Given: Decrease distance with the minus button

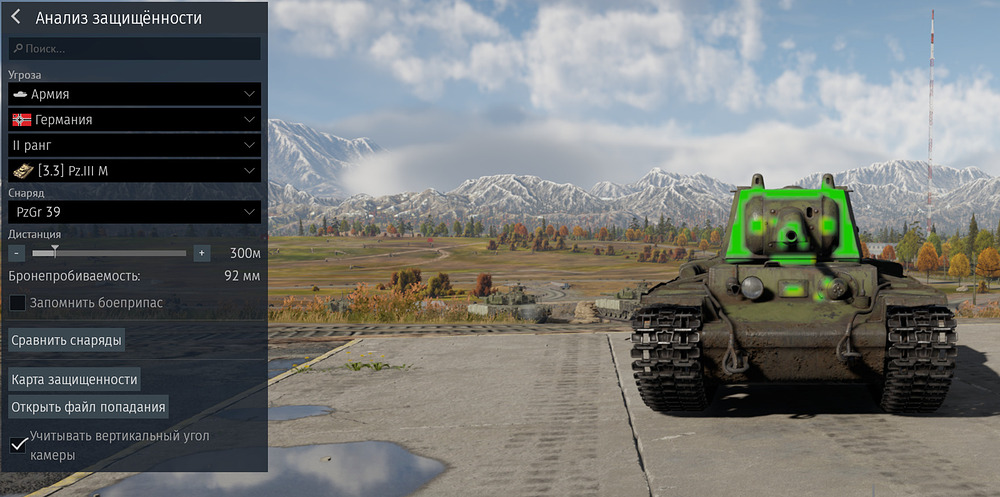Looking at the screenshot, I should (x=16, y=253).
